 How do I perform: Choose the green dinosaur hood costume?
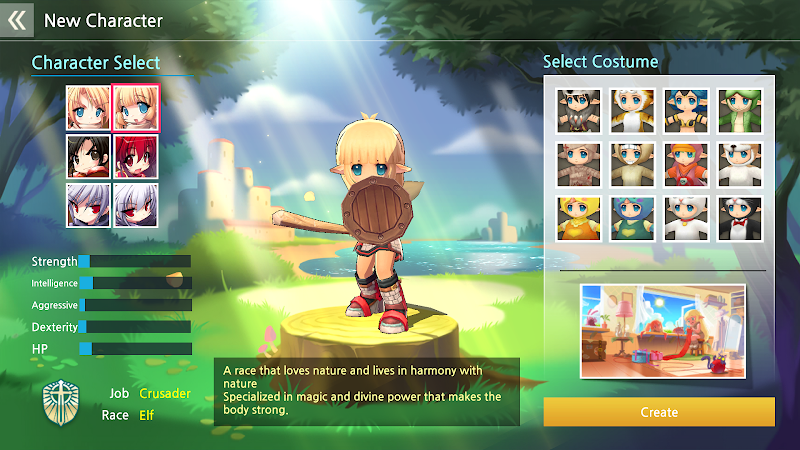(x=739, y=110)
